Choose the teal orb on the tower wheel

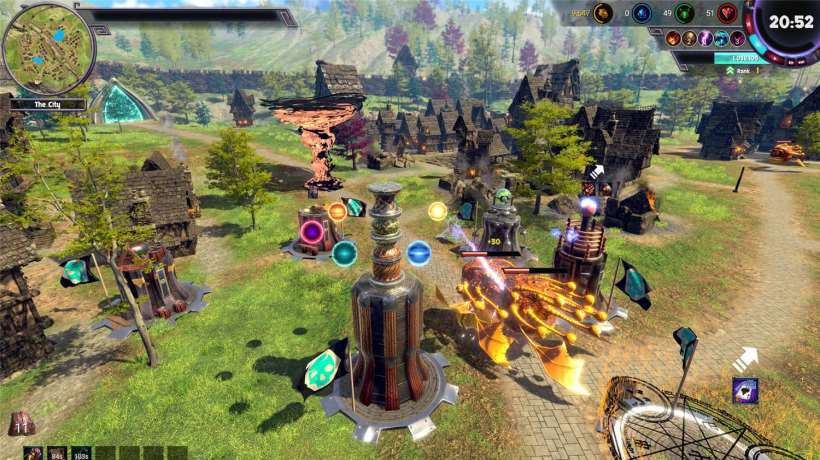coord(344,252)
